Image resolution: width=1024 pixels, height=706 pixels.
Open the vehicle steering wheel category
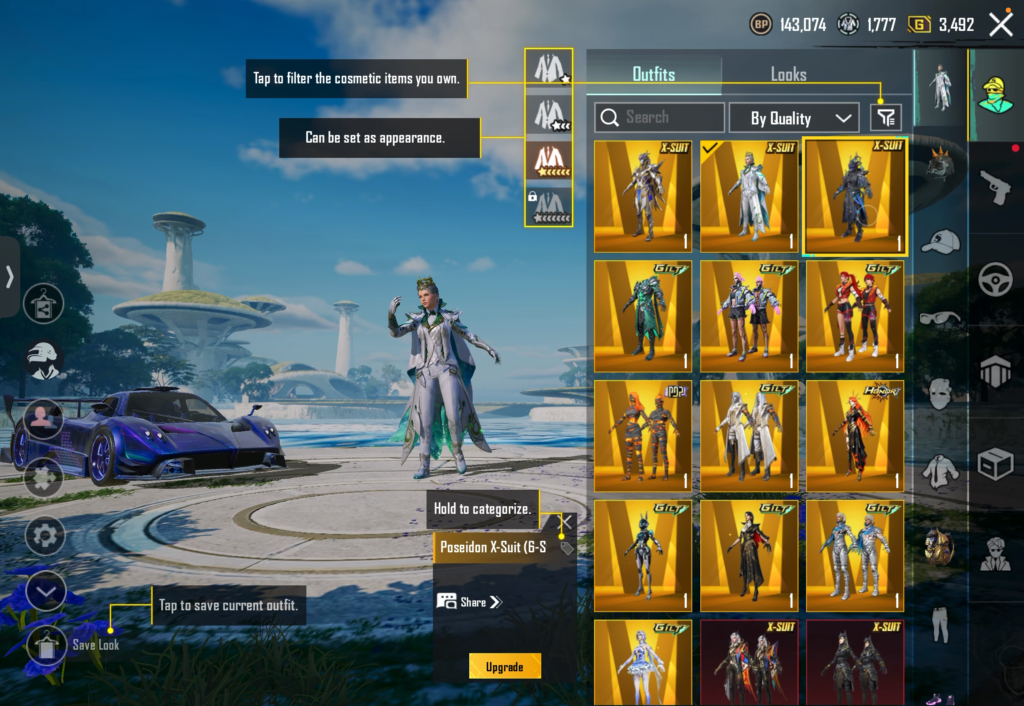(x=994, y=277)
